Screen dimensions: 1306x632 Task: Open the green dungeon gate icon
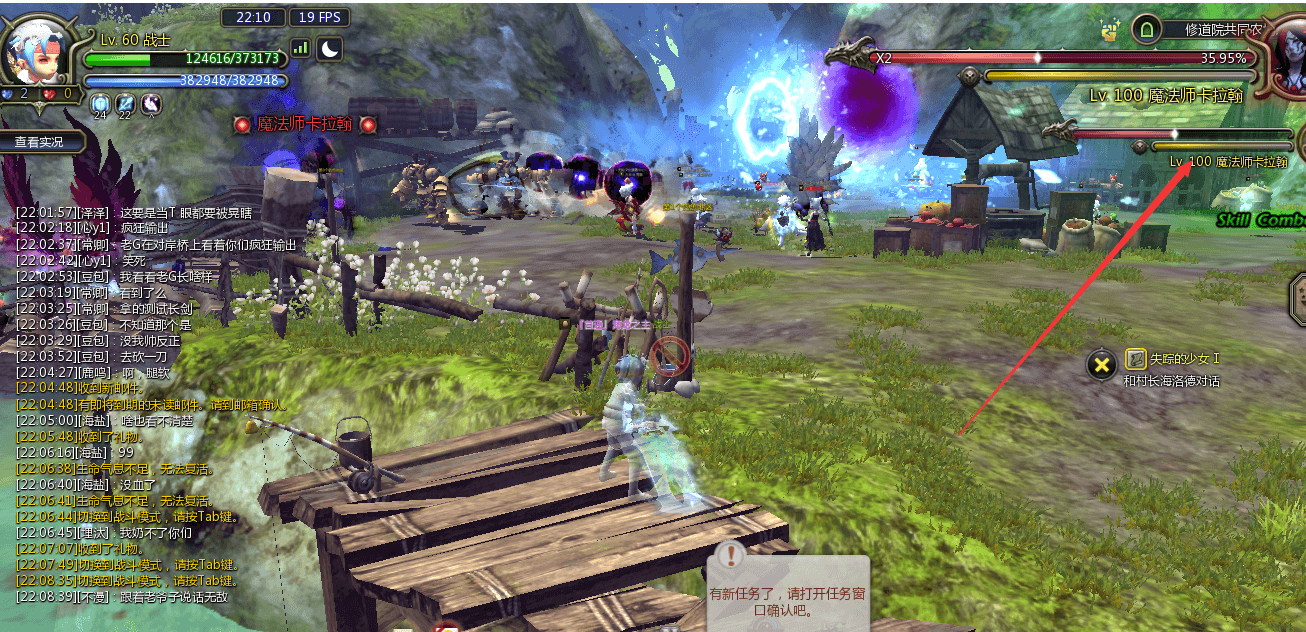(x=1146, y=30)
